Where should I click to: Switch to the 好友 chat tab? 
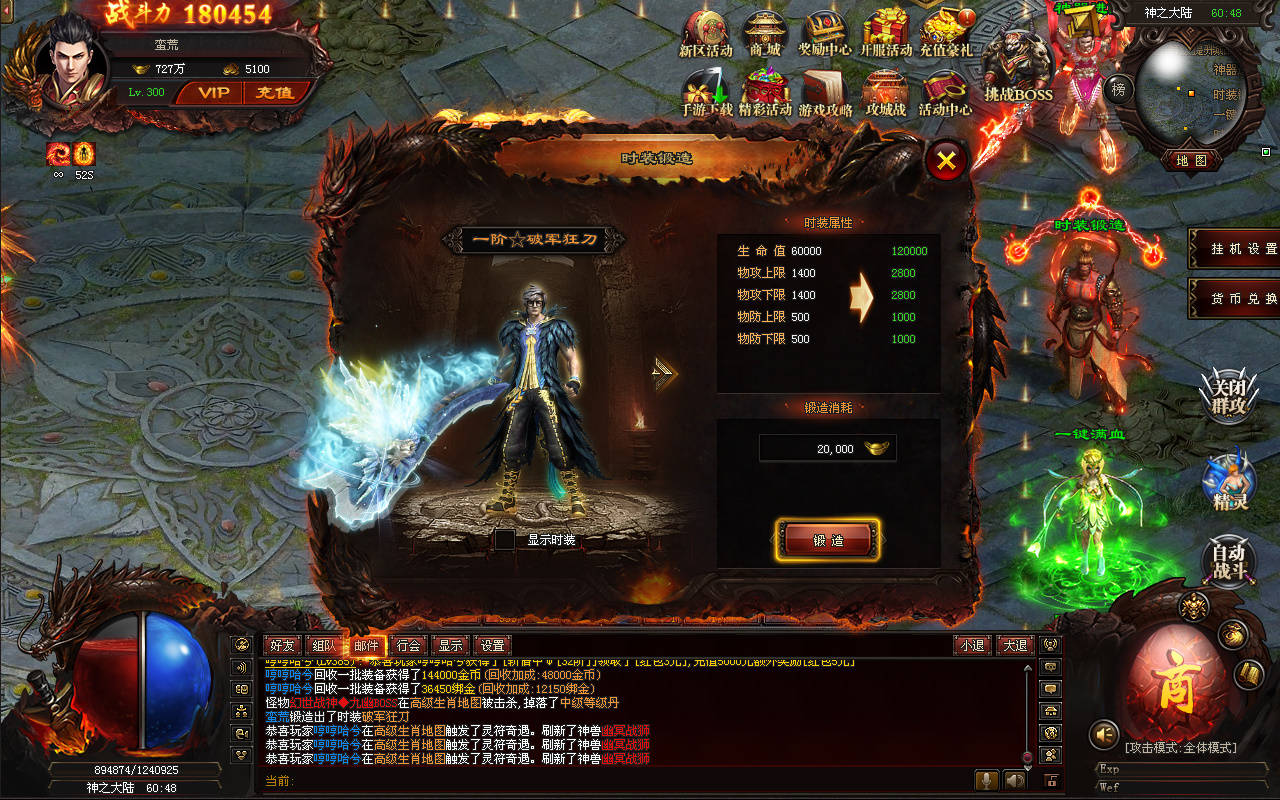(x=283, y=646)
